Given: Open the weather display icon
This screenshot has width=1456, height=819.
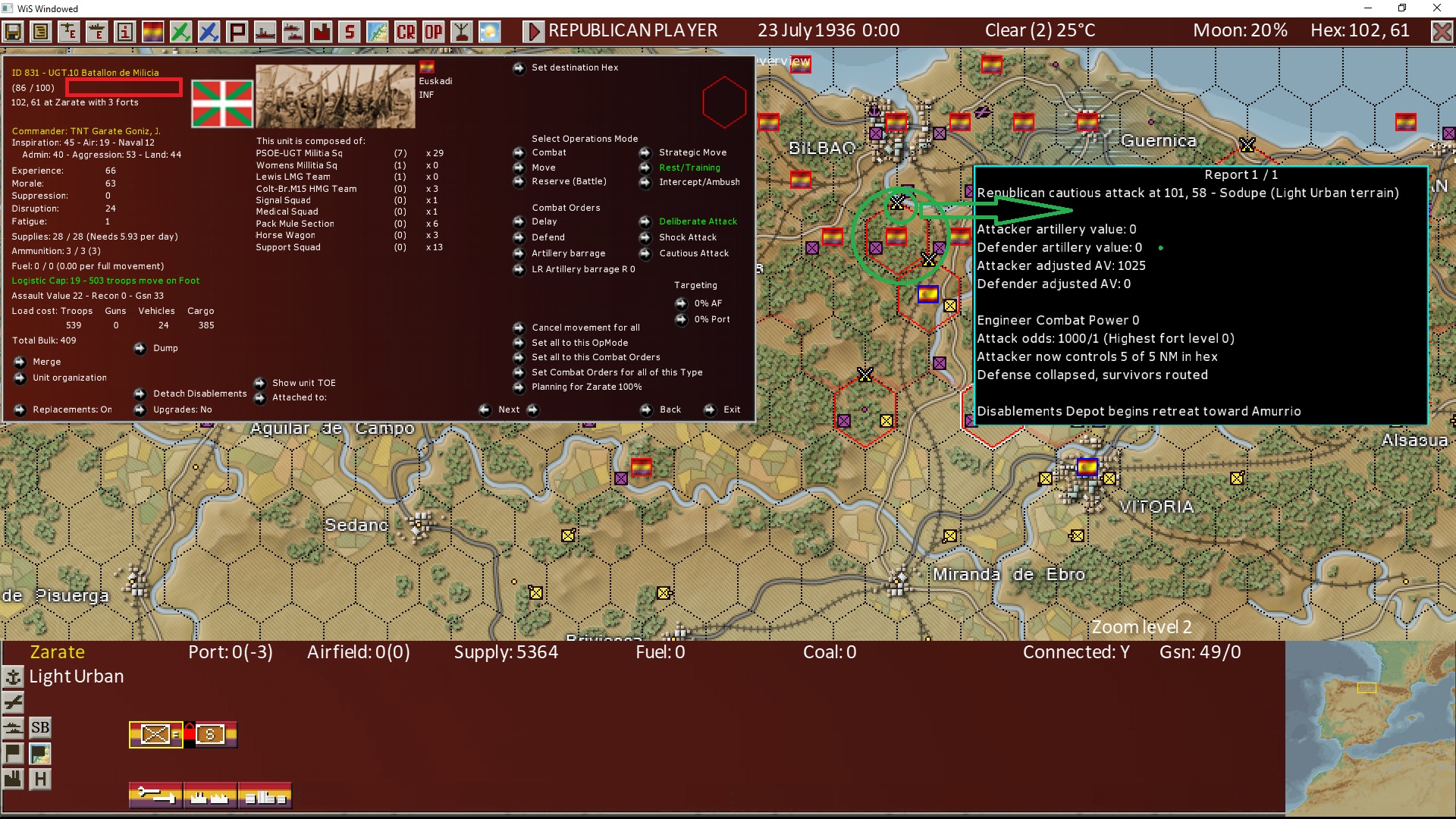Looking at the screenshot, I should click(x=490, y=31).
